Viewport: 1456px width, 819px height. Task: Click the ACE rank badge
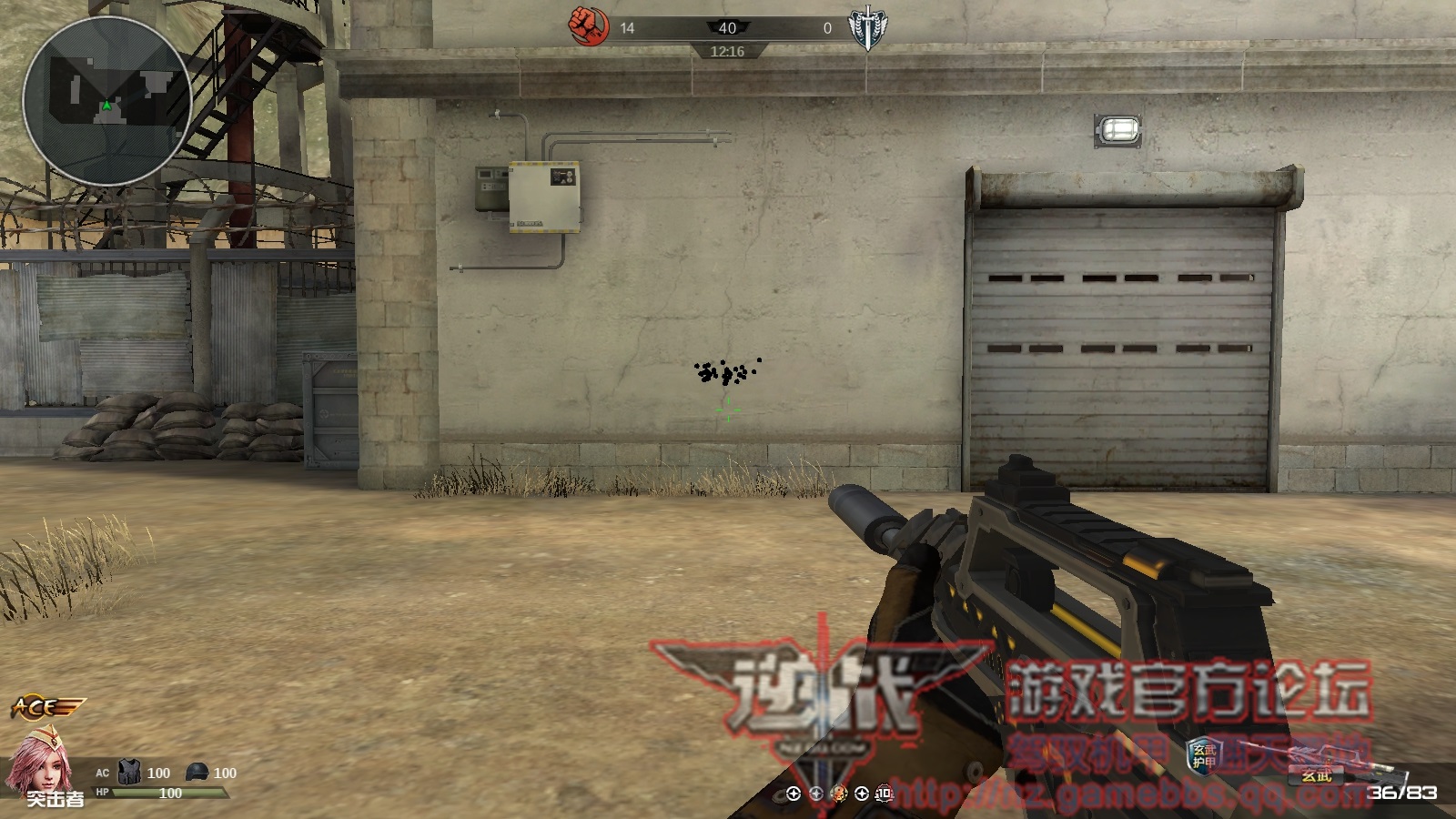[47, 707]
